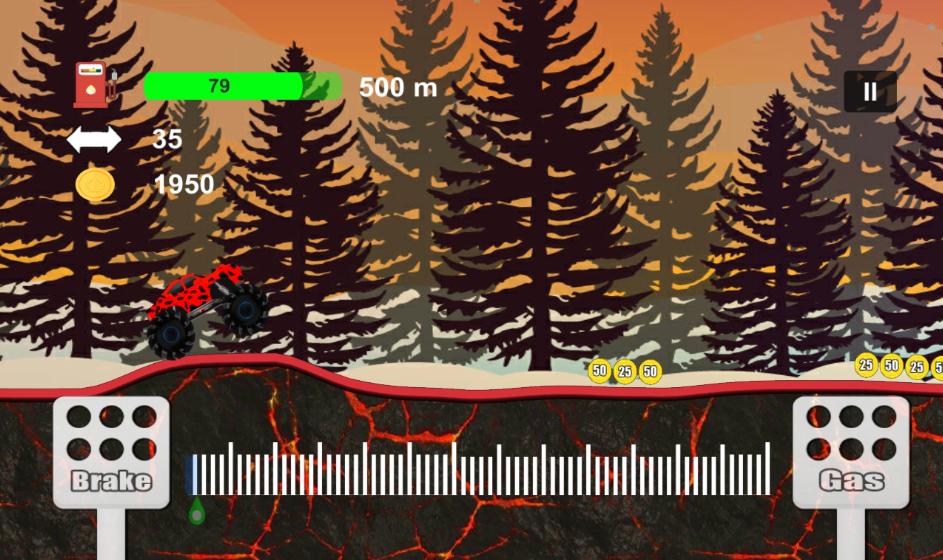Pause the game
The image size is (943, 560).
pos(870,92)
